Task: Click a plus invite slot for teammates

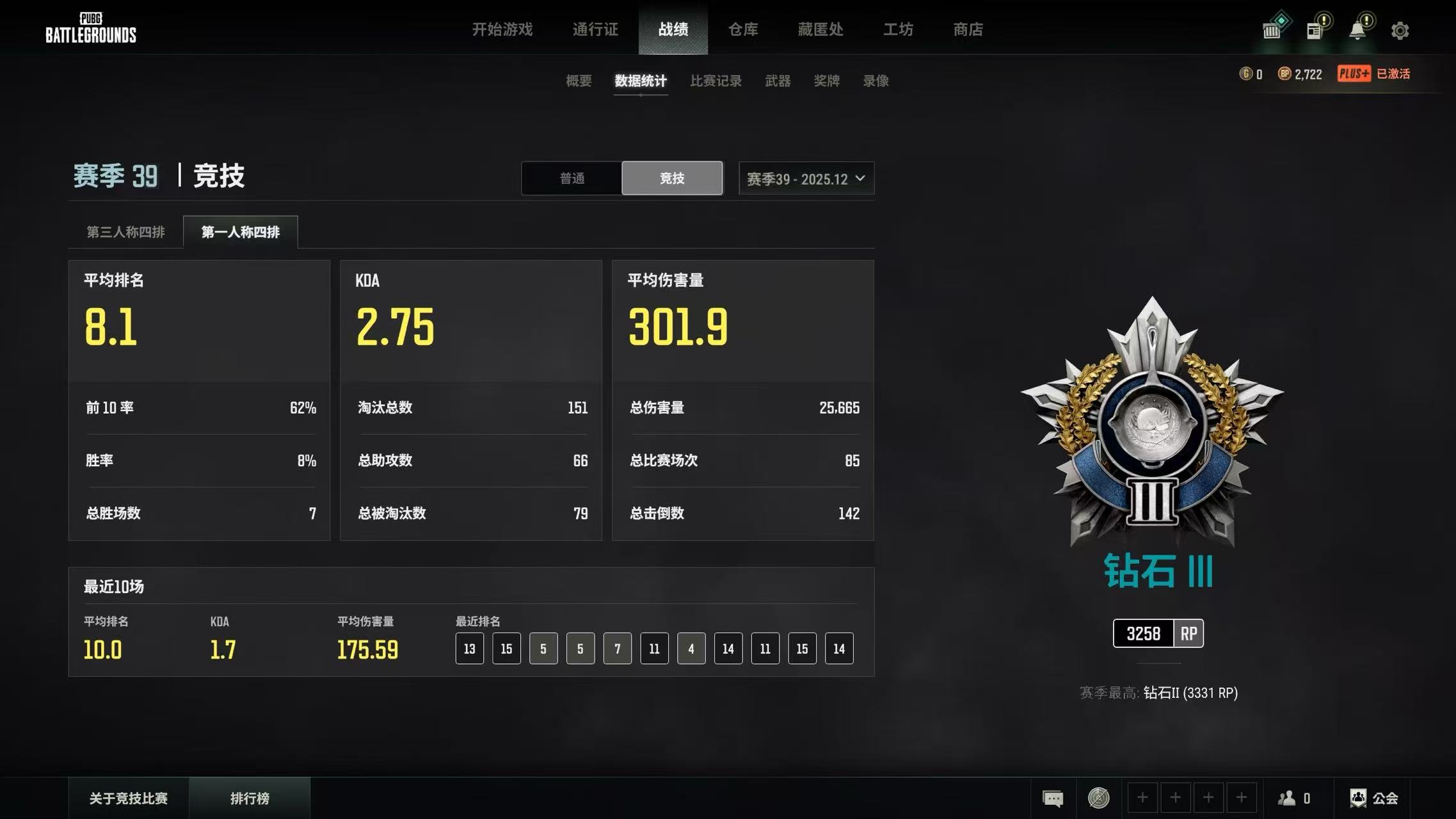Action: pyautogui.click(x=1143, y=798)
